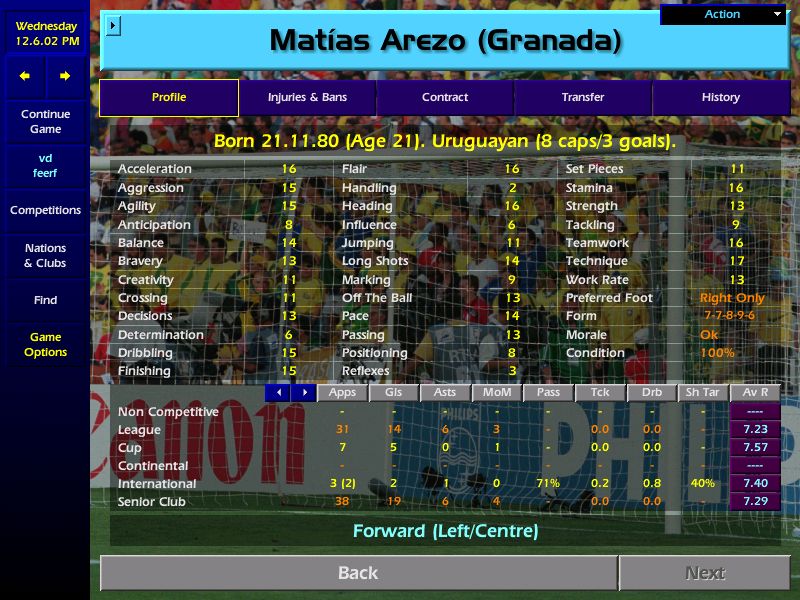Viewport: 800px width, 600px height.
Task: Go back with the left yellow arrow
Action: pyautogui.click(x=25, y=76)
